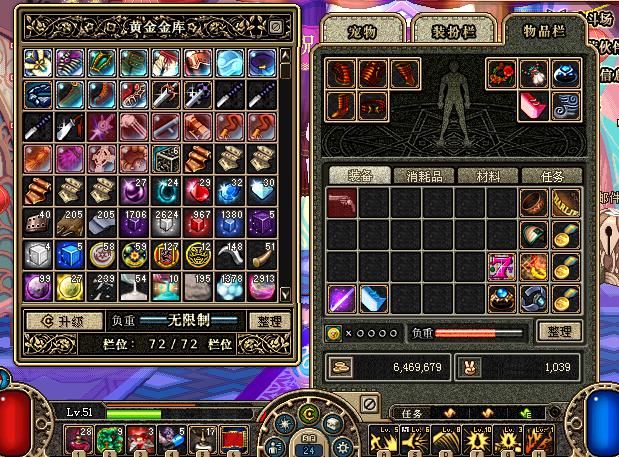Viewport: 619px width, 457px height.
Task: Select the pink number 7 item
Action: [x=500, y=266]
